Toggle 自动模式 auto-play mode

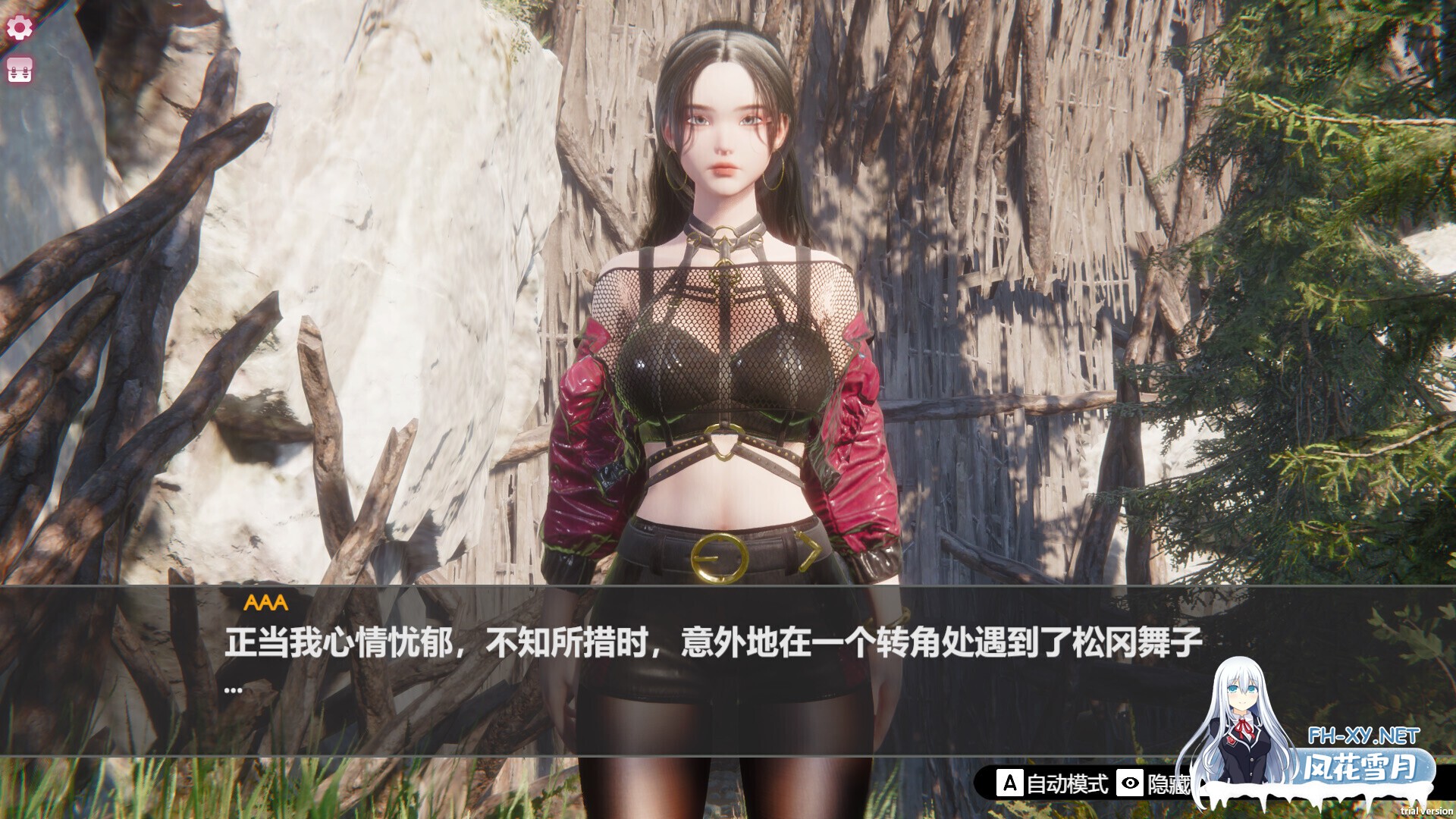coord(1068,783)
